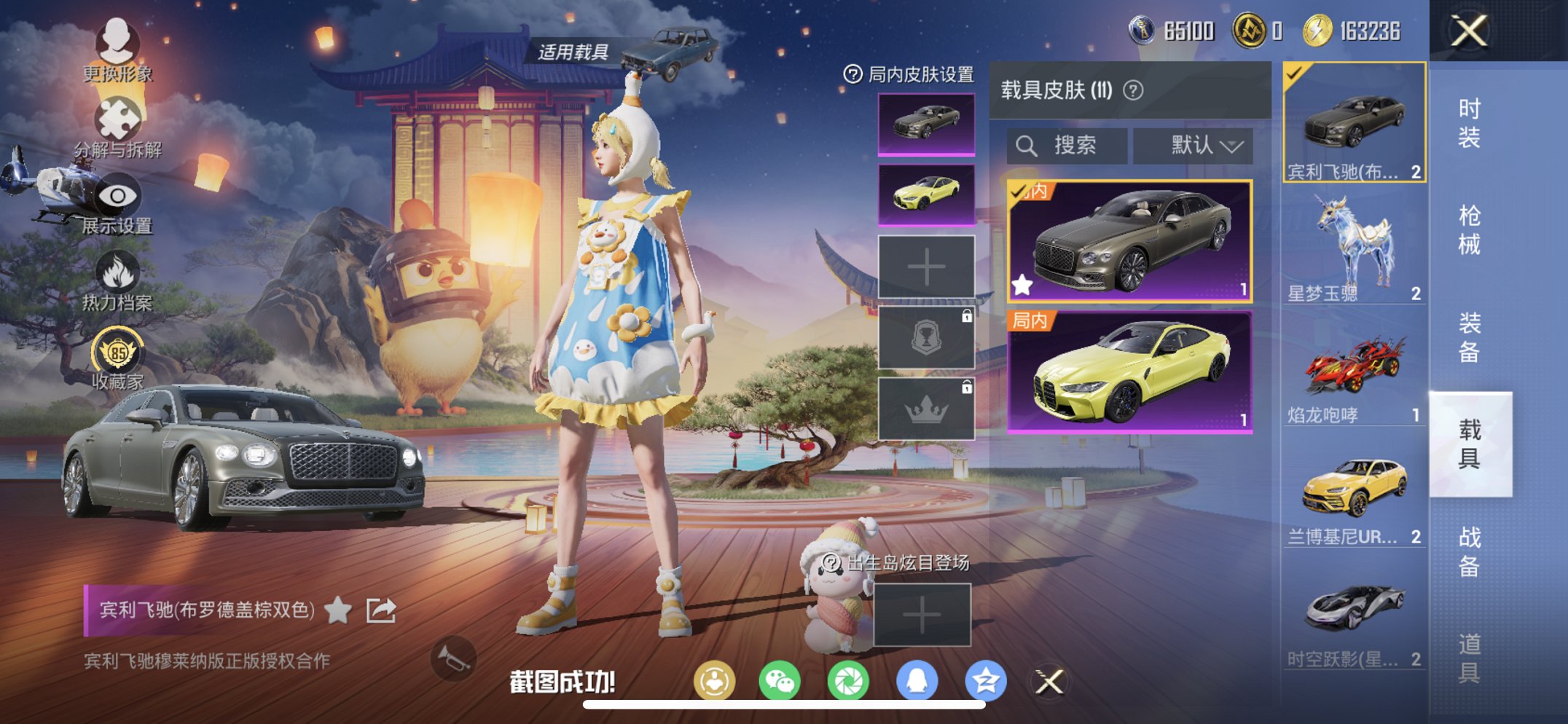This screenshot has height=724, width=1568.
Task: Toggle the favorite star next to 宾利飞驰
Action: [337, 609]
